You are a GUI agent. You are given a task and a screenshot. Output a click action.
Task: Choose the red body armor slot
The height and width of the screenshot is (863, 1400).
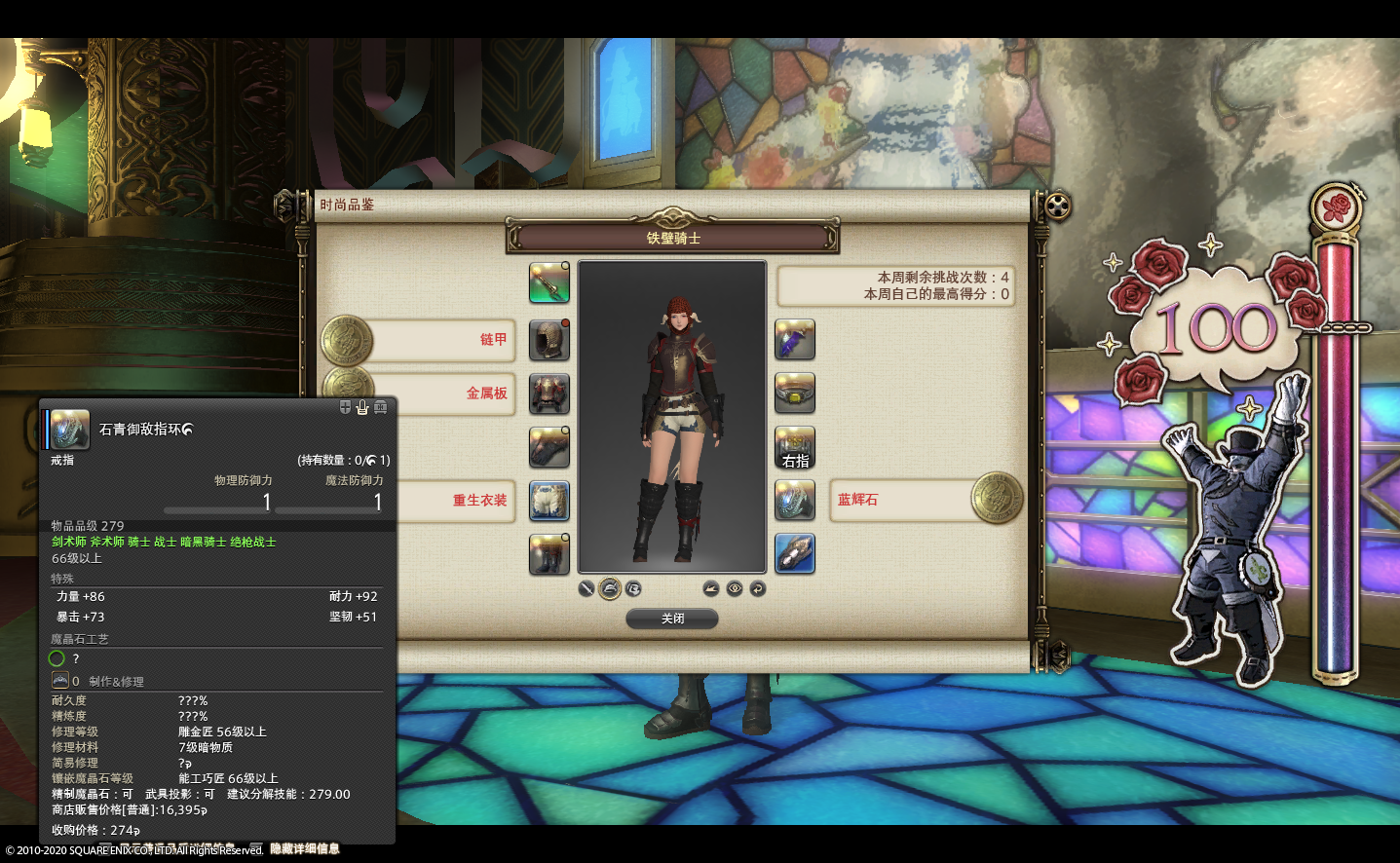point(549,394)
